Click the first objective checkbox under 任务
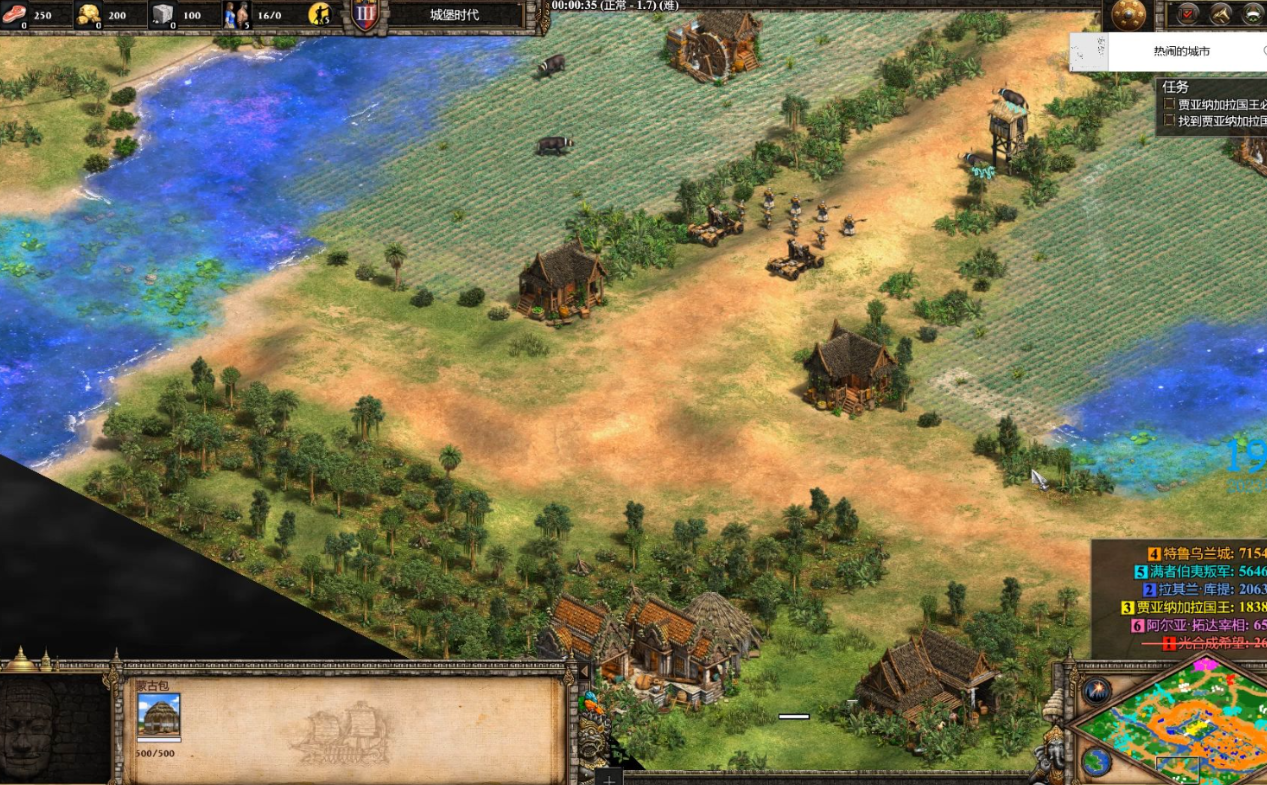This screenshot has height=785, width=1267. pyautogui.click(x=1170, y=104)
